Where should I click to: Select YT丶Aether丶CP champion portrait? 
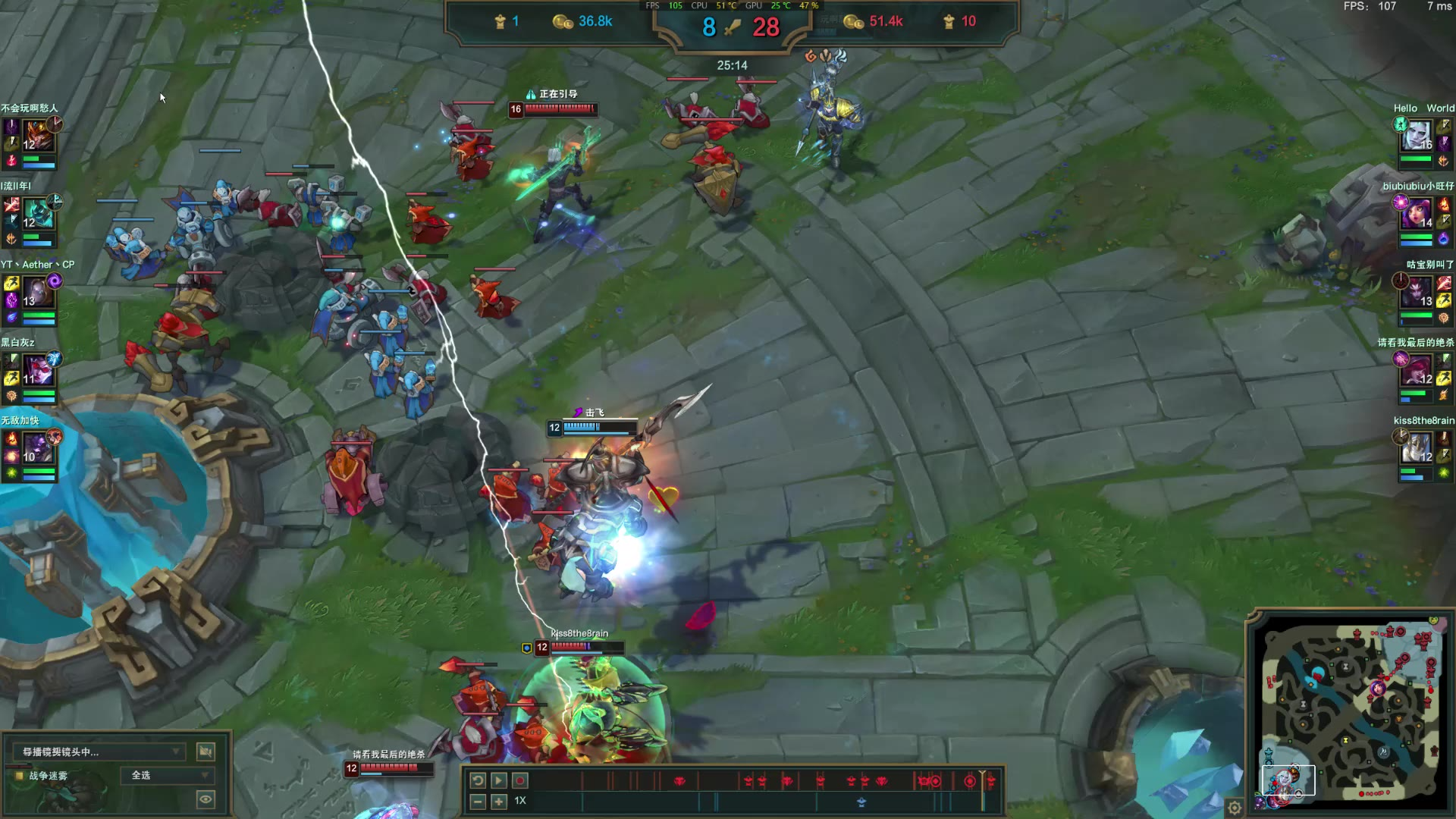37,292
